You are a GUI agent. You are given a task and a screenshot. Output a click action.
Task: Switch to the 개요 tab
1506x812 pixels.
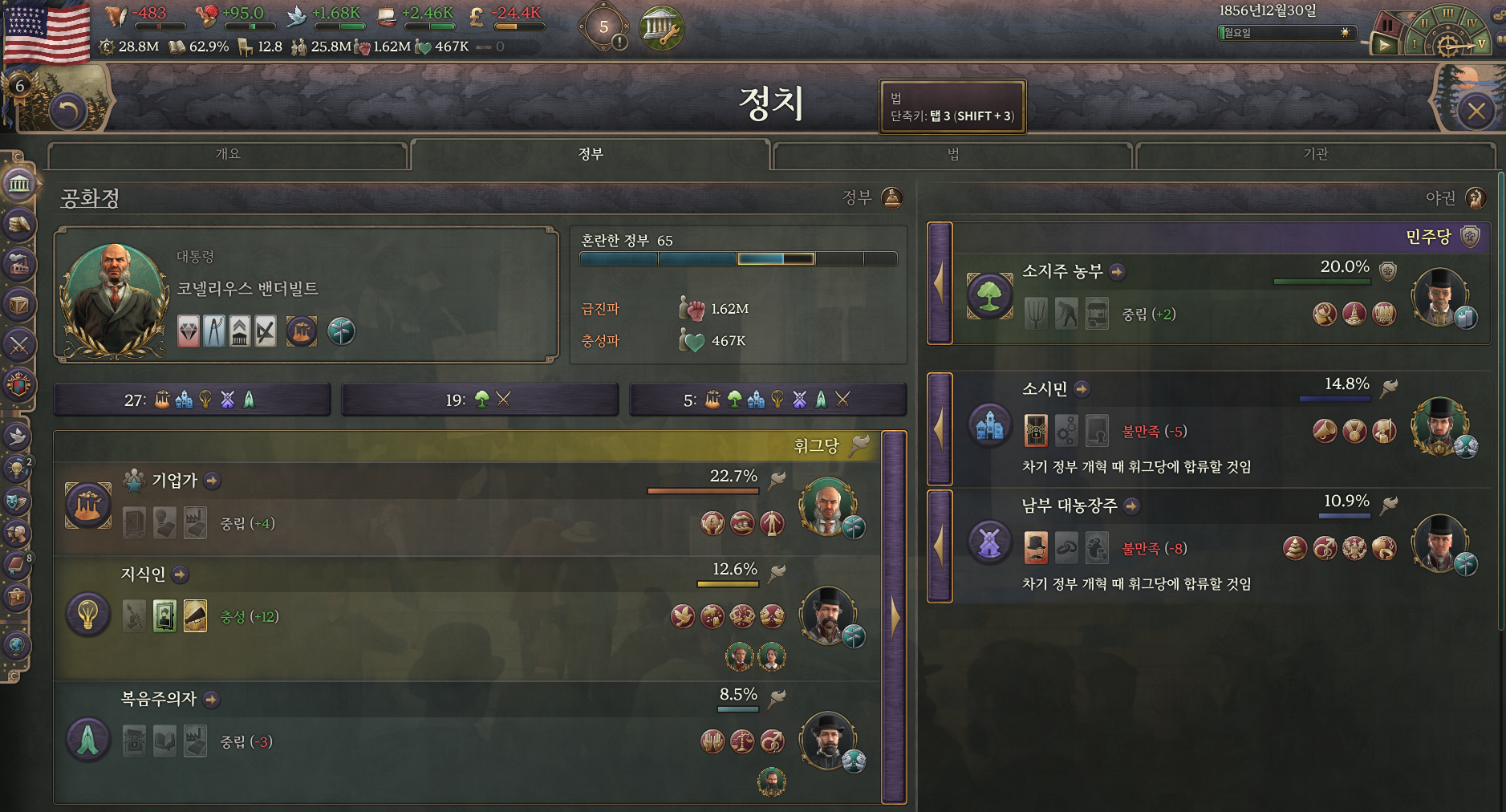coord(228,154)
